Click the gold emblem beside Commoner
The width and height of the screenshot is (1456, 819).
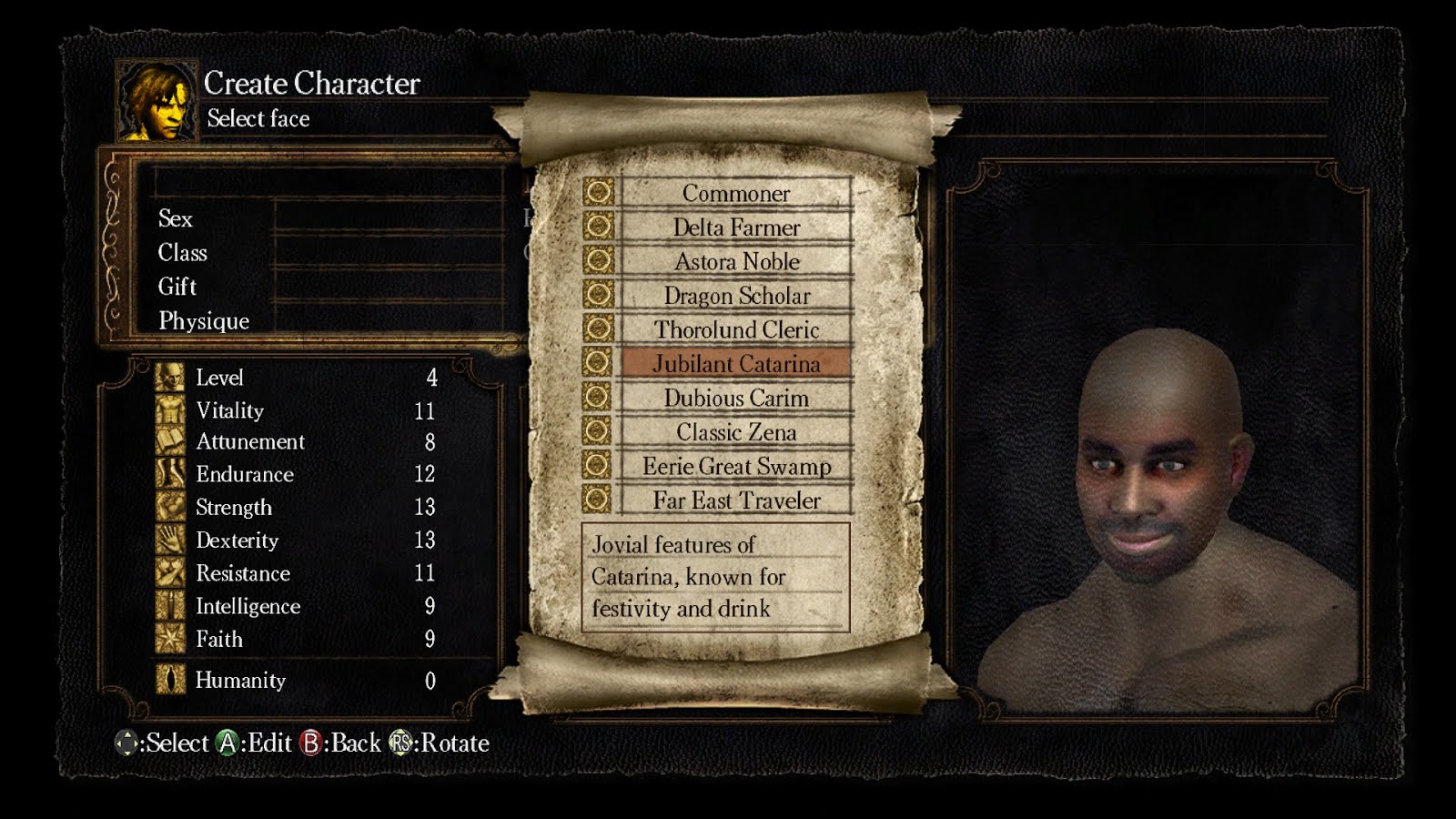[x=599, y=194]
